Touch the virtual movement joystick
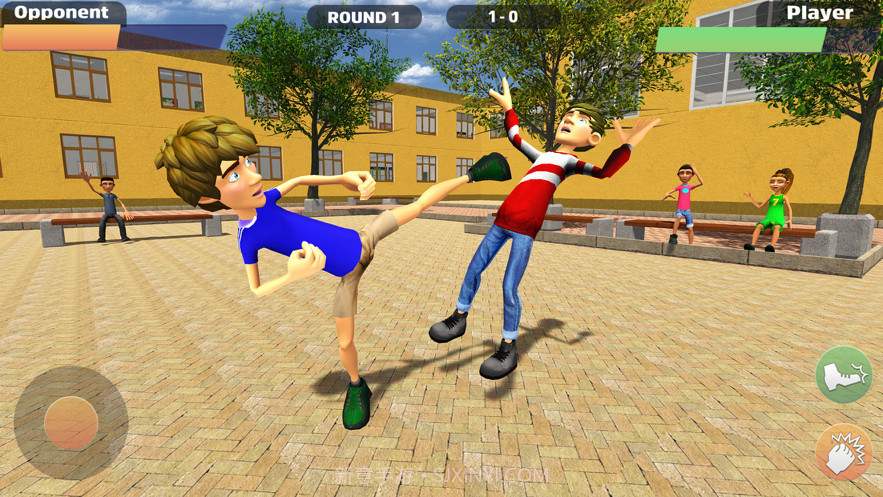 coord(71,423)
